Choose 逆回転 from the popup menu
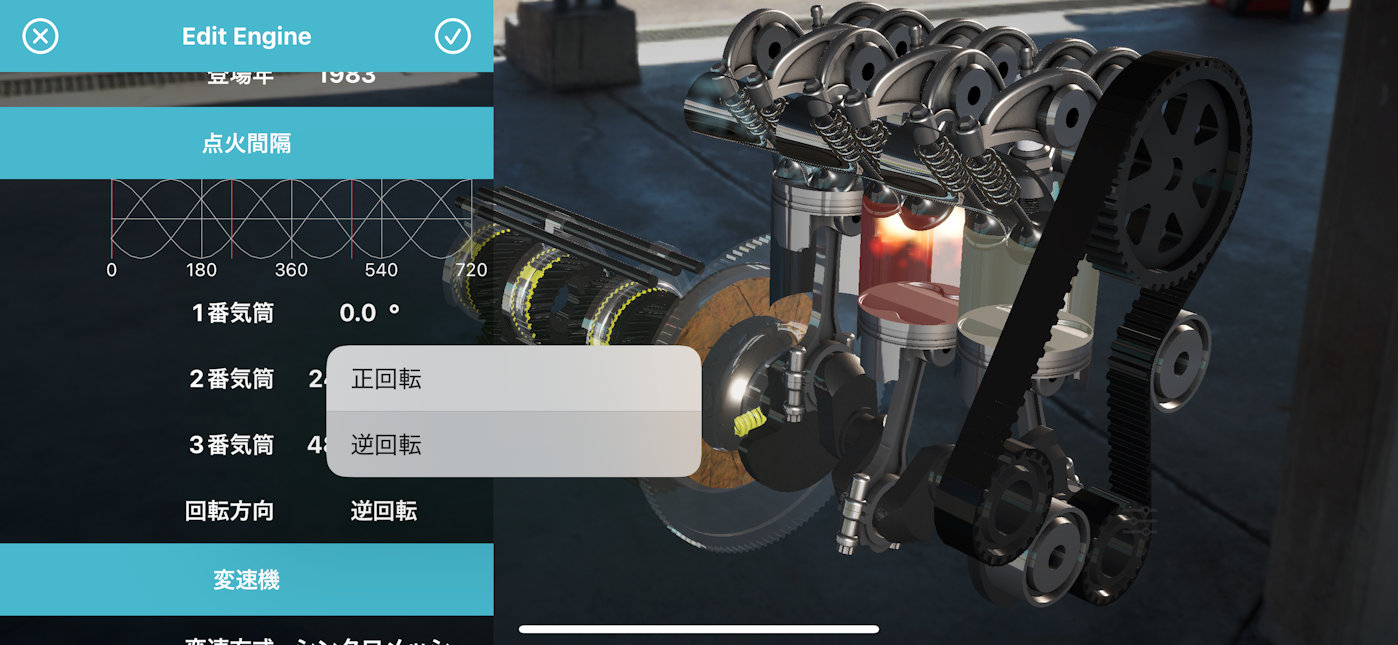1398x645 pixels. (512, 445)
